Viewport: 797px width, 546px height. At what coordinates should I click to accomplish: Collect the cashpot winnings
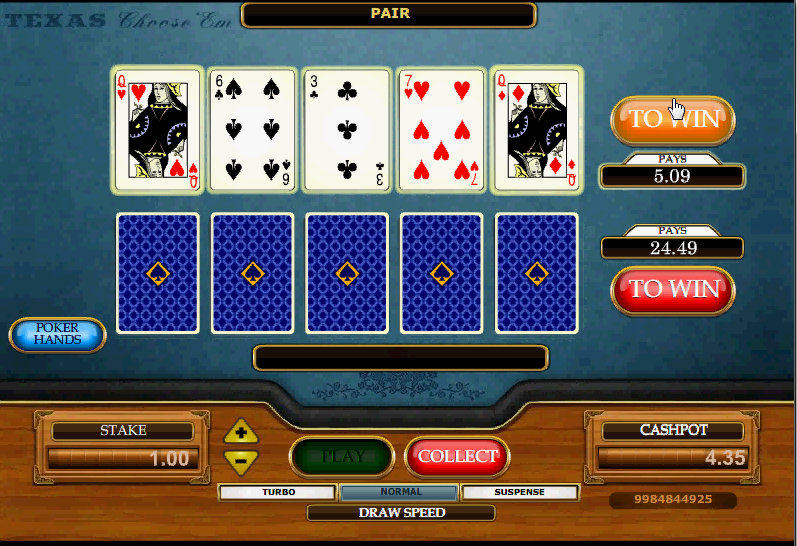457,456
